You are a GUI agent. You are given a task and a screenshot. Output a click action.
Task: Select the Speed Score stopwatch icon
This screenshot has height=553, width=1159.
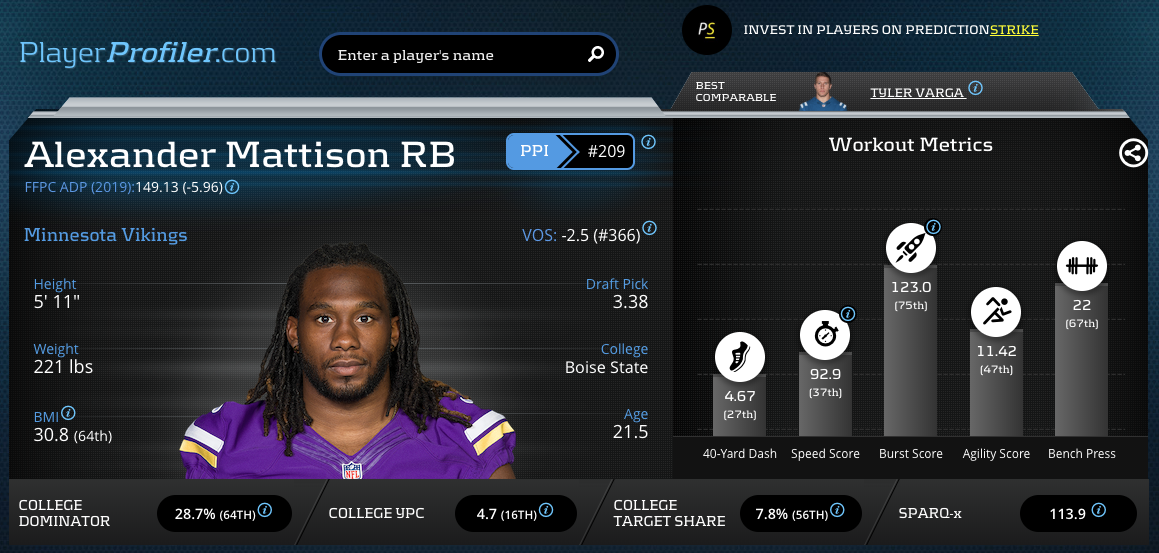(825, 335)
